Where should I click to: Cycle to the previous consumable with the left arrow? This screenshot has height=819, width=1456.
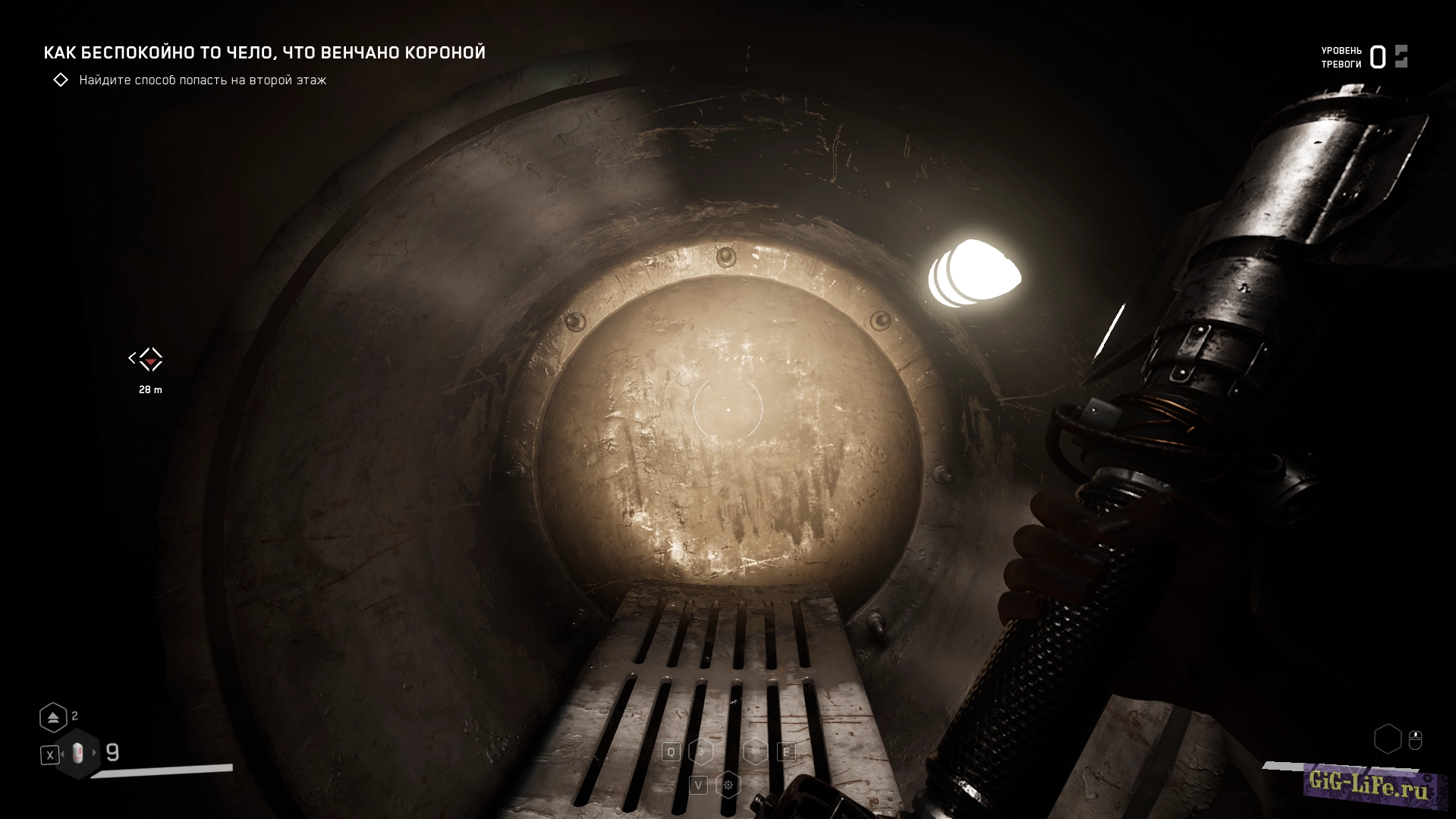click(x=63, y=754)
